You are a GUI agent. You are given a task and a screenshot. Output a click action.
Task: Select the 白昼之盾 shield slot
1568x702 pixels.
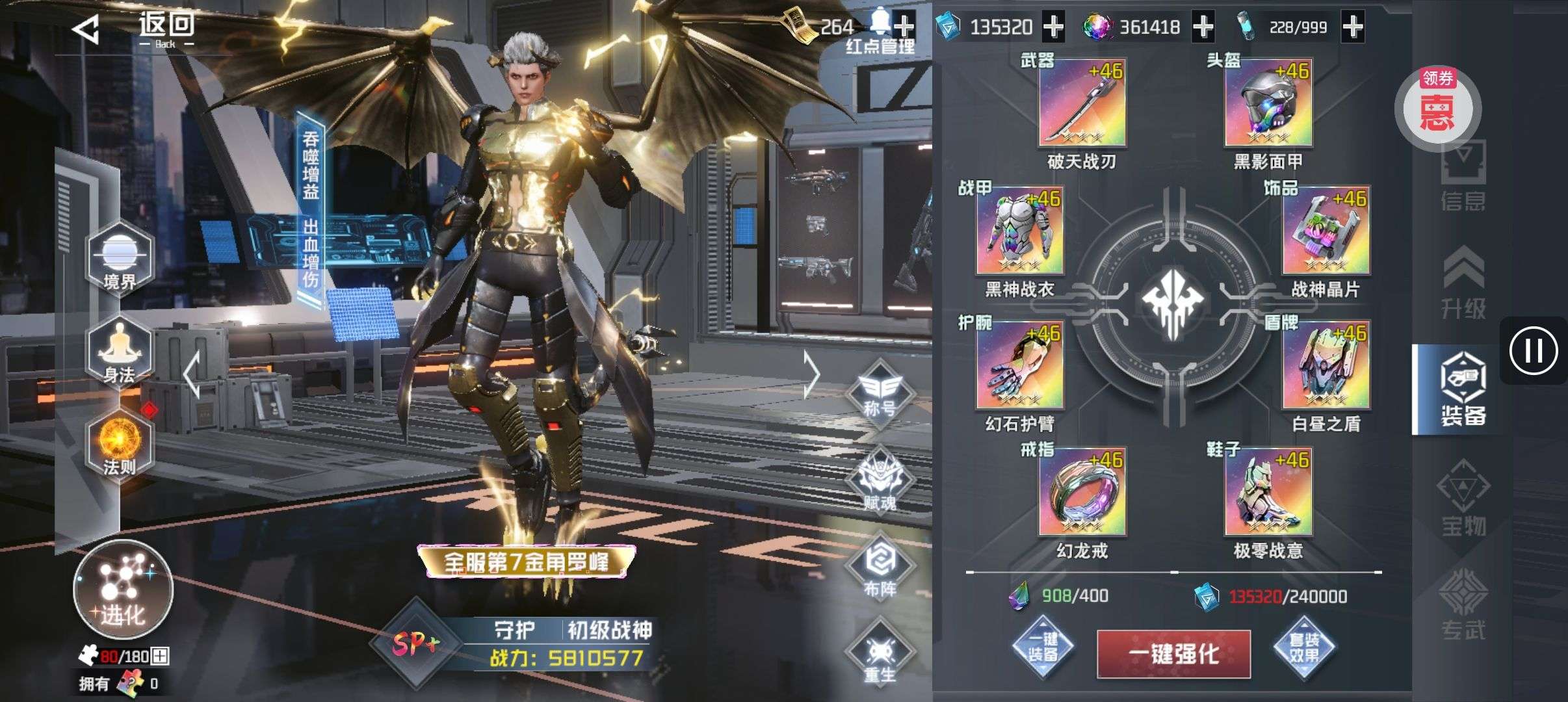[x=1326, y=365]
